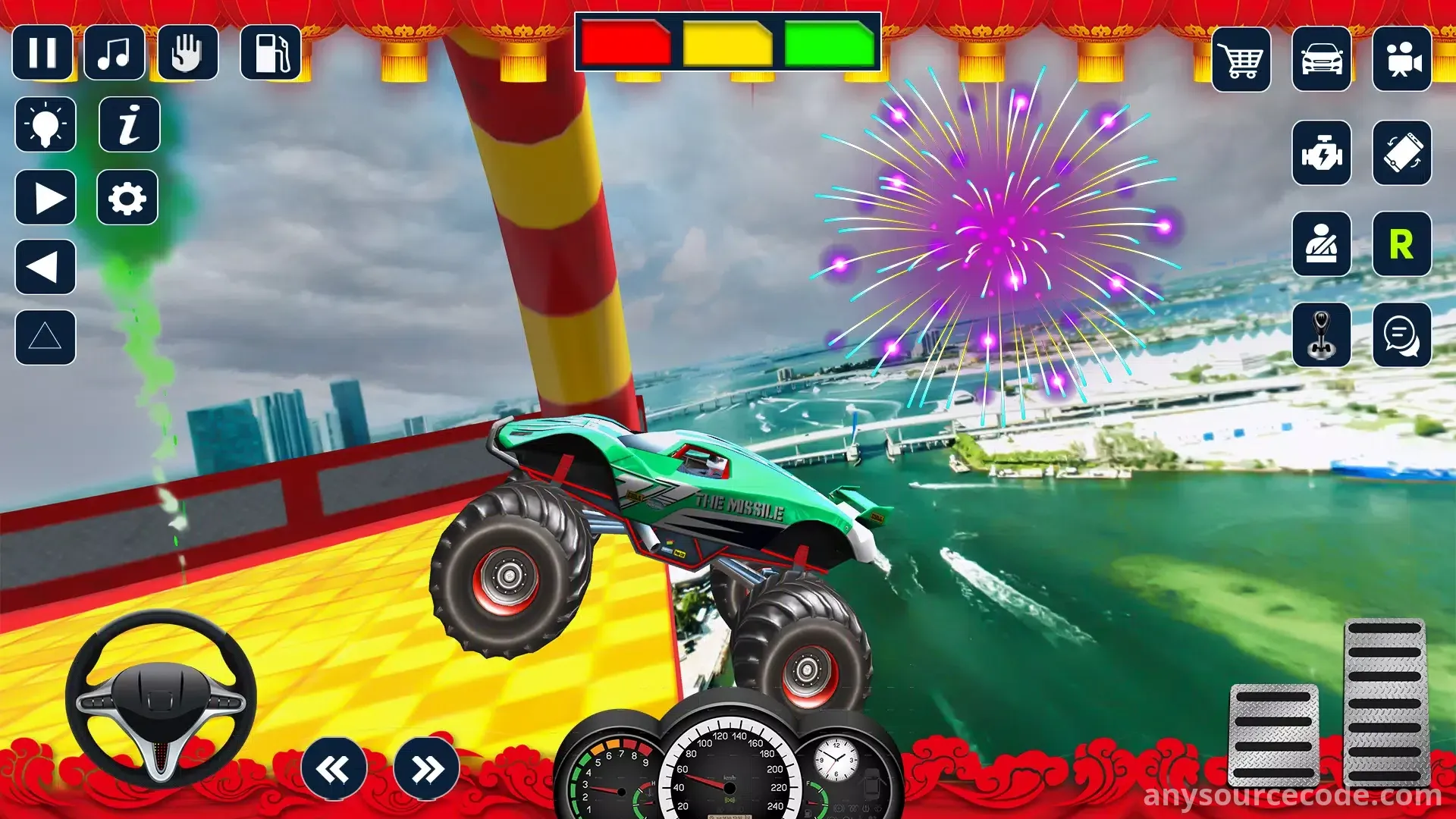Activate the left-pointing arrow indicator
The width and height of the screenshot is (1456, 819).
tap(45, 267)
